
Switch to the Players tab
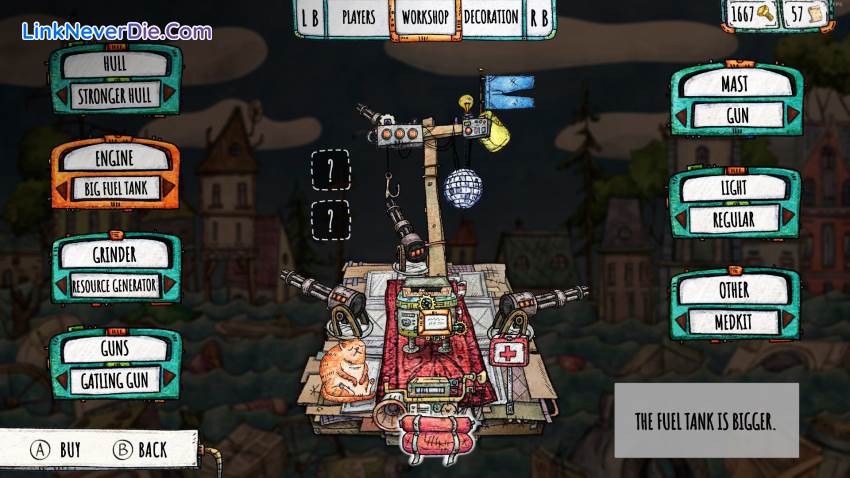358,17
